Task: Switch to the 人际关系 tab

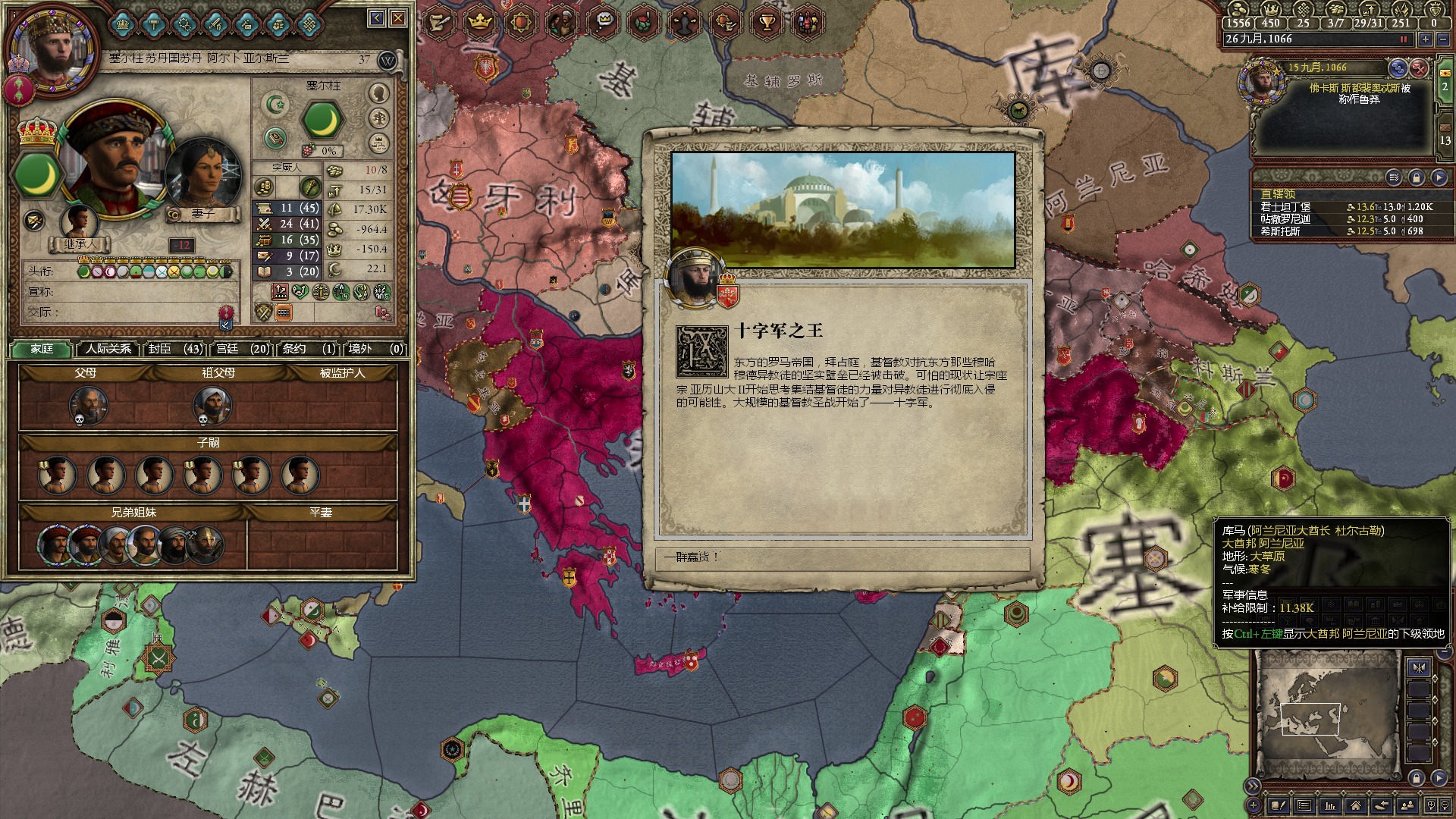Action: 108,349
